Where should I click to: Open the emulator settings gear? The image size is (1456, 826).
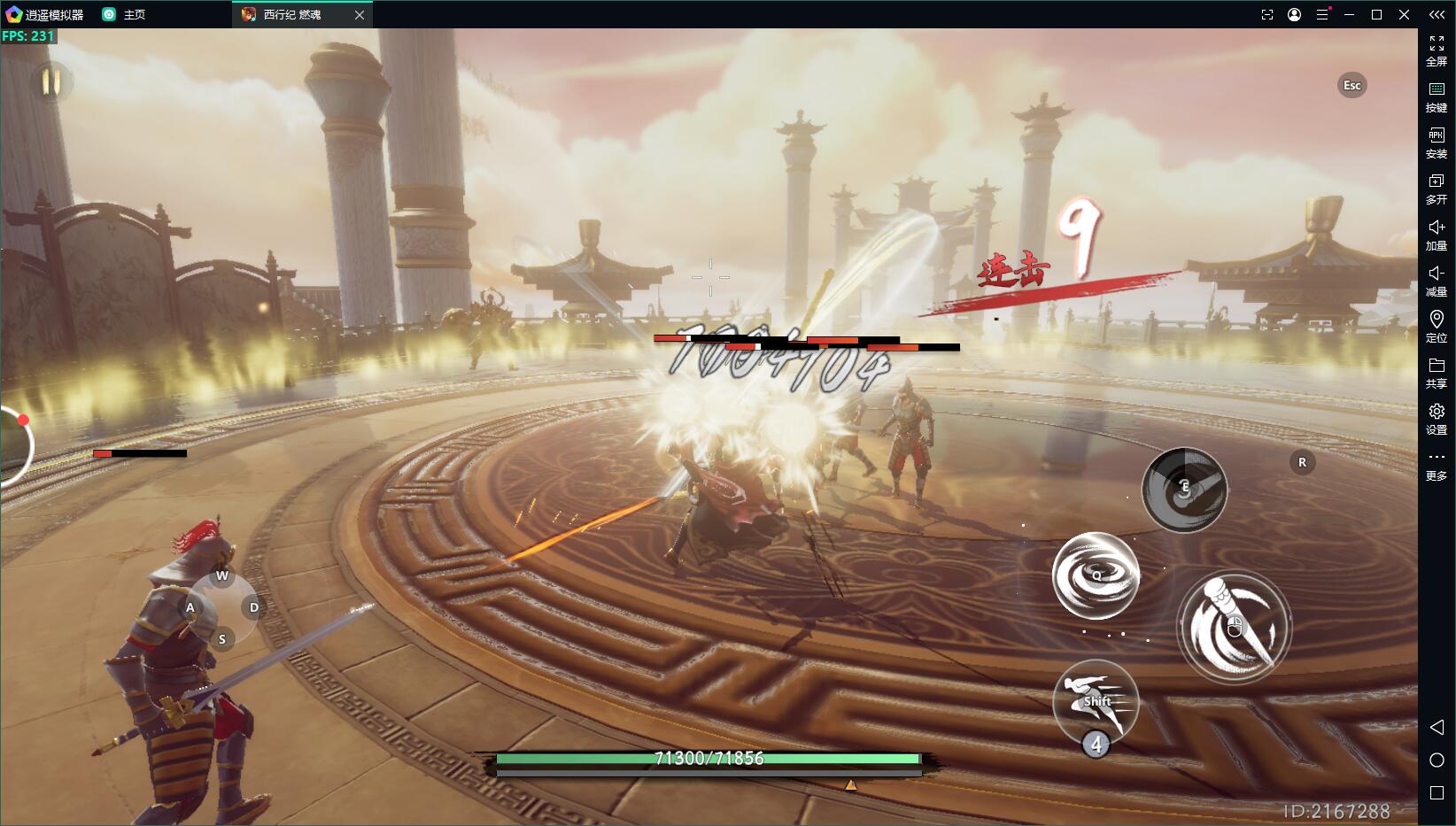1436,417
